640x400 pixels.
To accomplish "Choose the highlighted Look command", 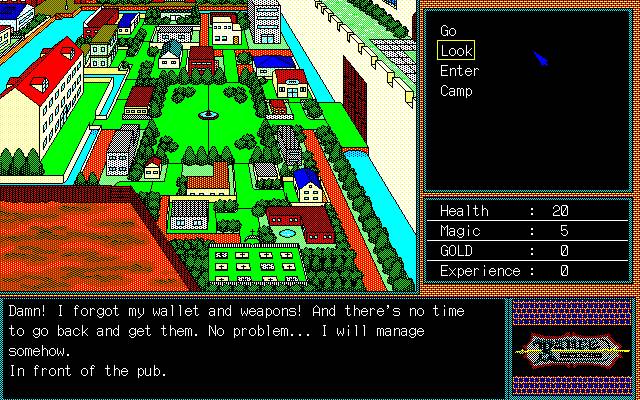I will (456, 51).
